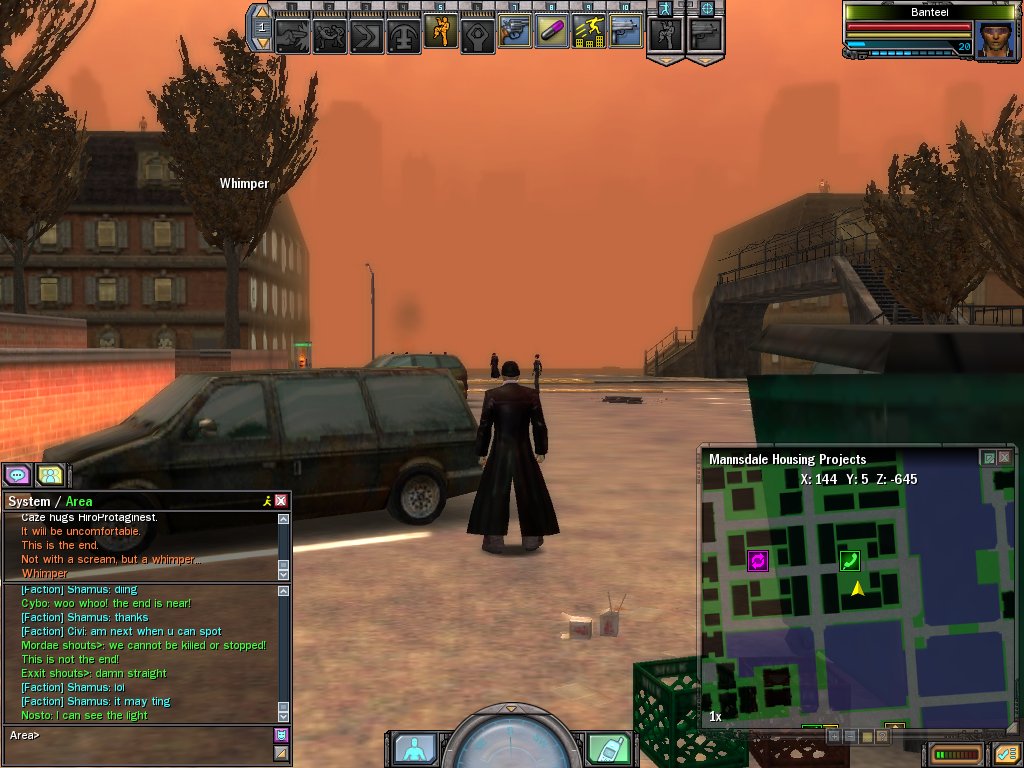Click the double-chevron ability in slot 3
This screenshot has height=768, width=1024.
click(367, 36)
